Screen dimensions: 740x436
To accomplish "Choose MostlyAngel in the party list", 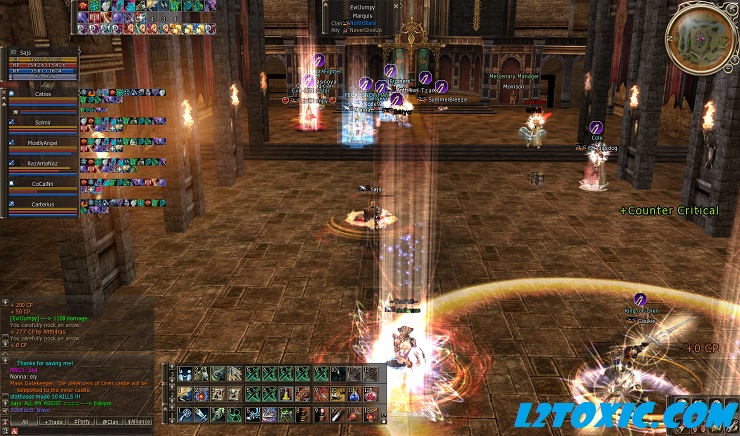I will 42,143.
